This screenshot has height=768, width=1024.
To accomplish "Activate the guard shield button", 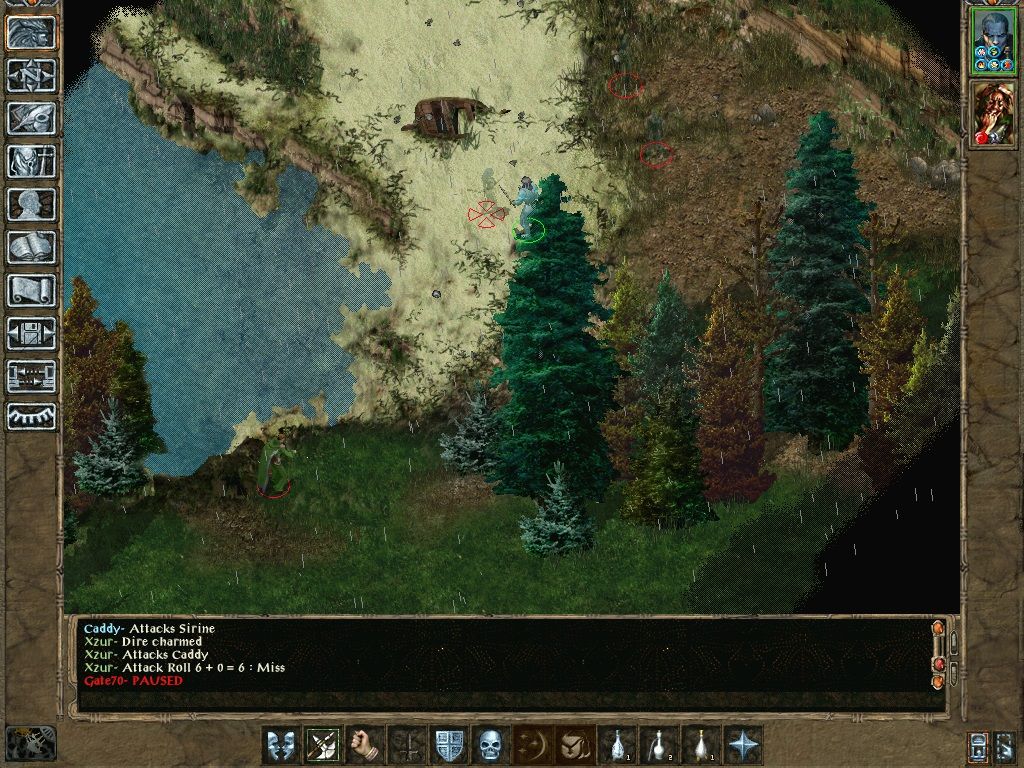I will click(x=449, y=745).
